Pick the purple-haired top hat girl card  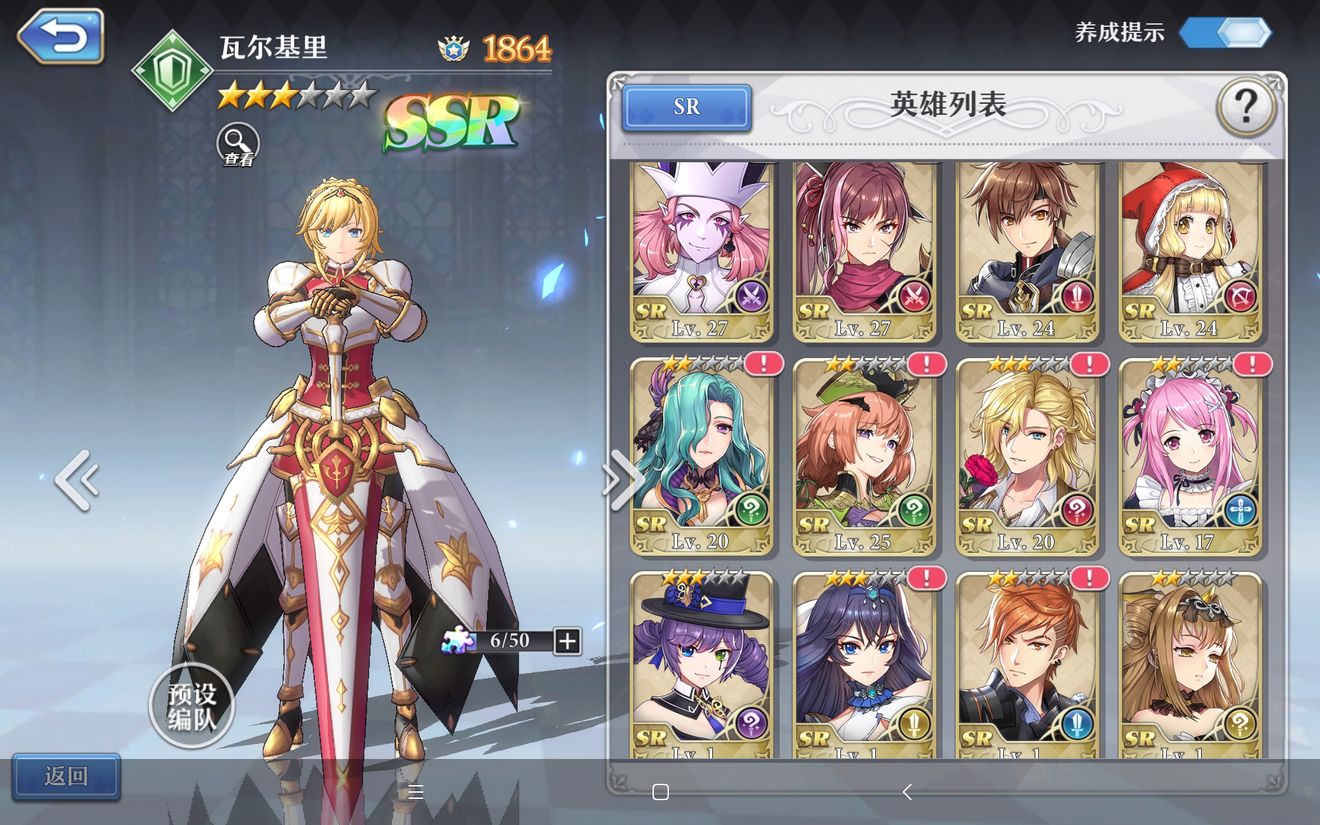(702, 665)
